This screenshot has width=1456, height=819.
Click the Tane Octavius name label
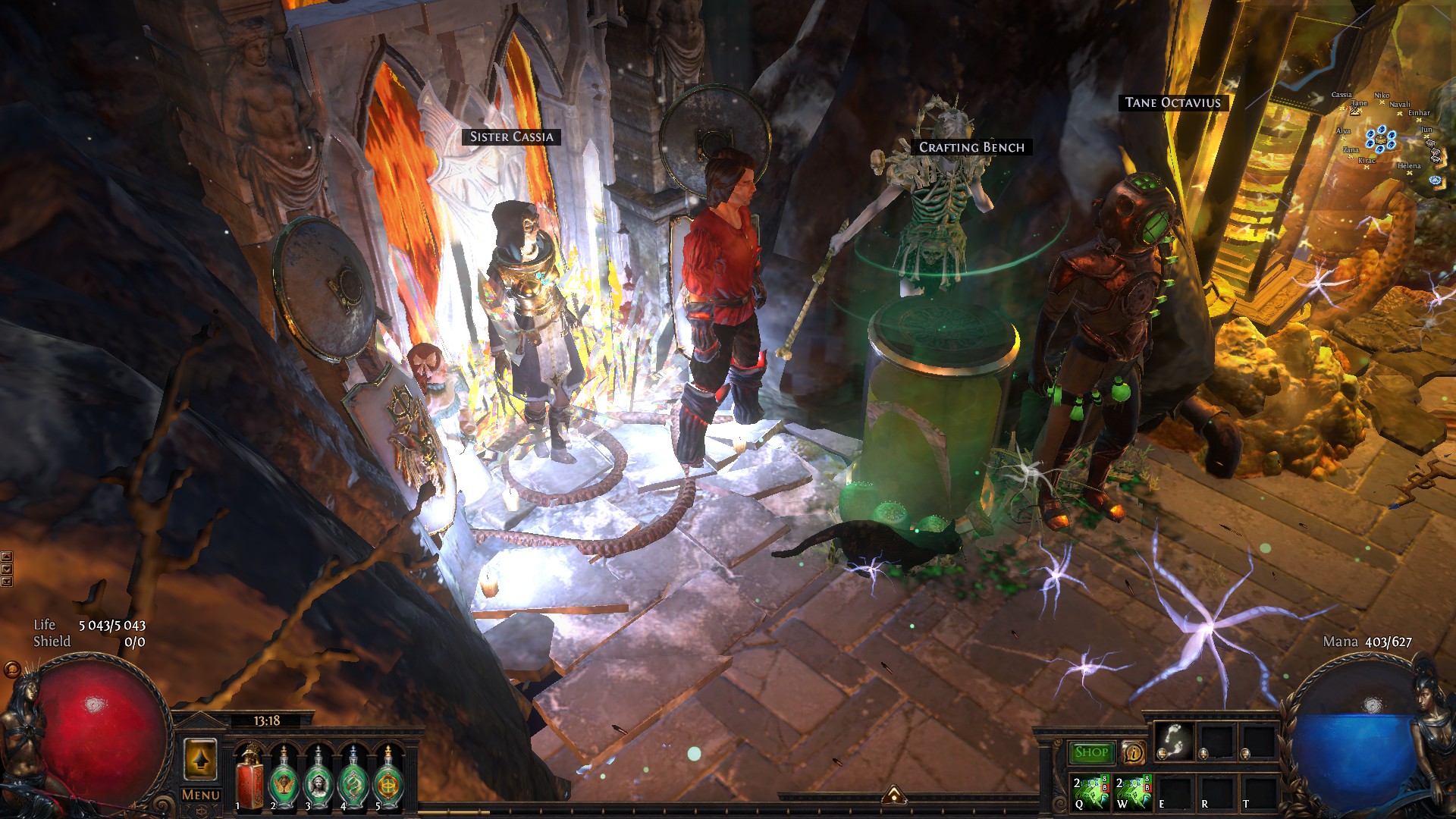[1172, 102]
